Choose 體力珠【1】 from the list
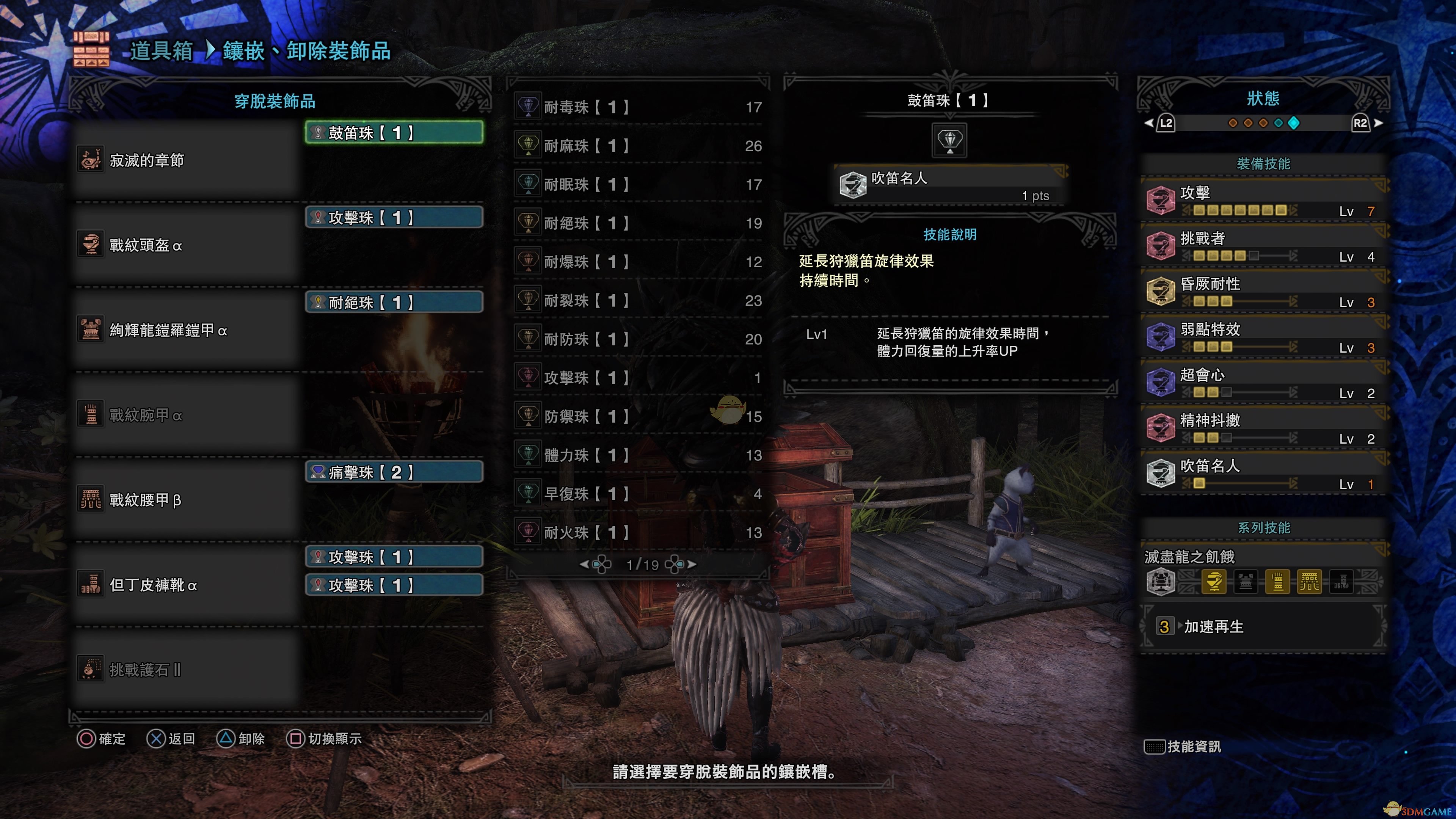The image size is (1456, 819). click(639, 455)
